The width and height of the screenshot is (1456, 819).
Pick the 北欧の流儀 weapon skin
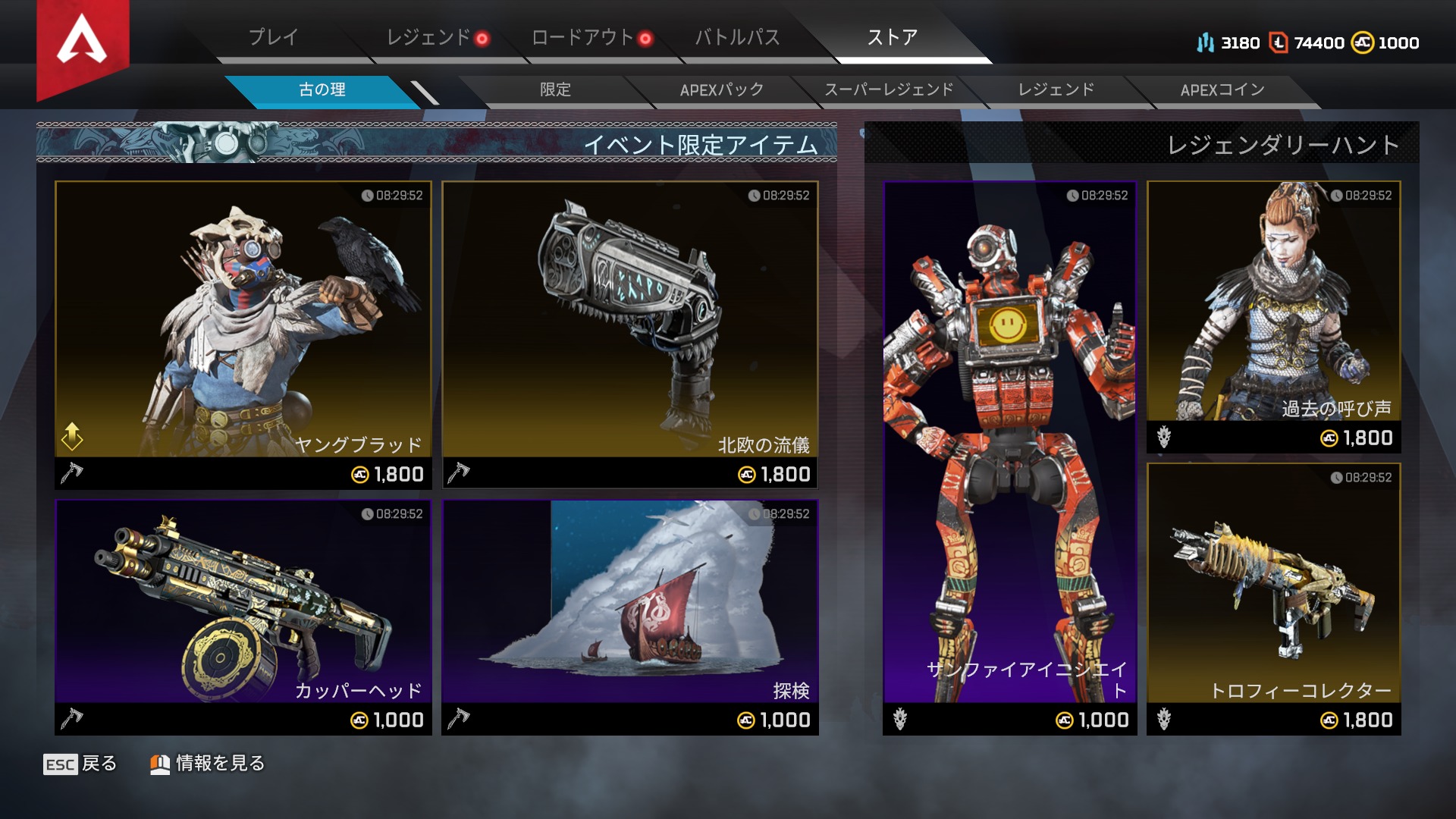(x=630, y=334)
